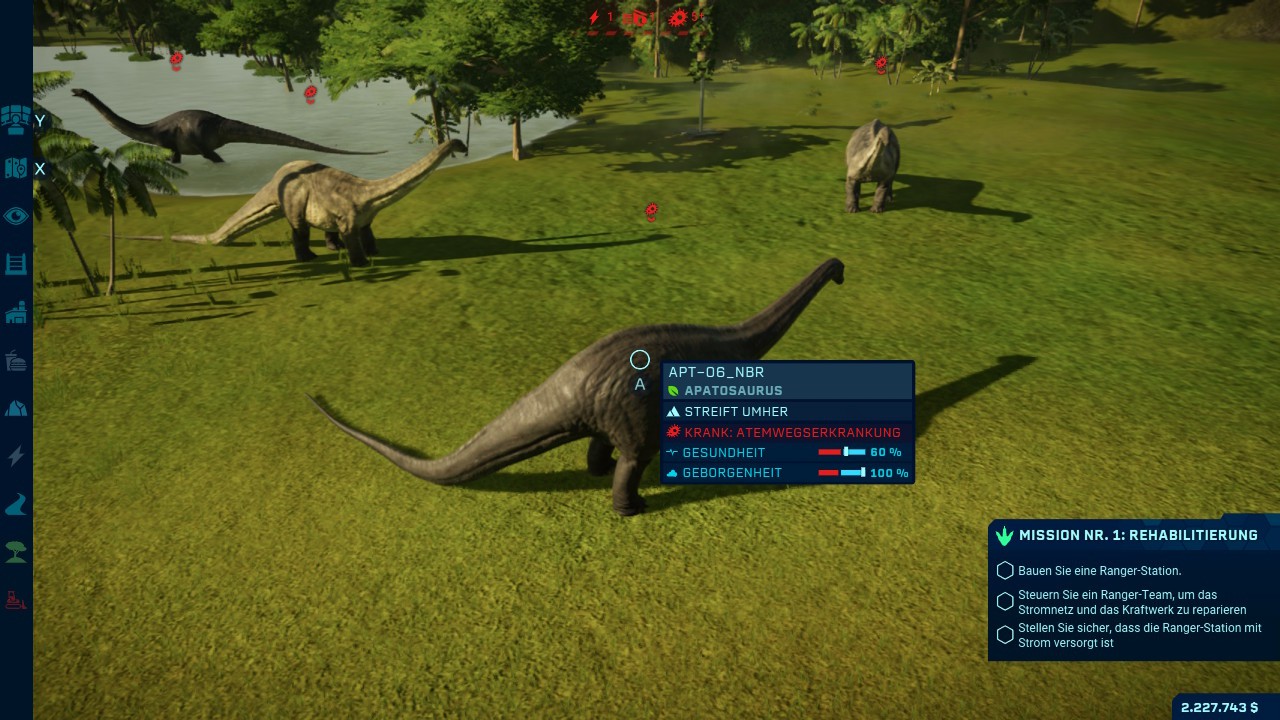Open the control room menu icon
This screenshot has height=720, width=1280.
tap(16, 120)
